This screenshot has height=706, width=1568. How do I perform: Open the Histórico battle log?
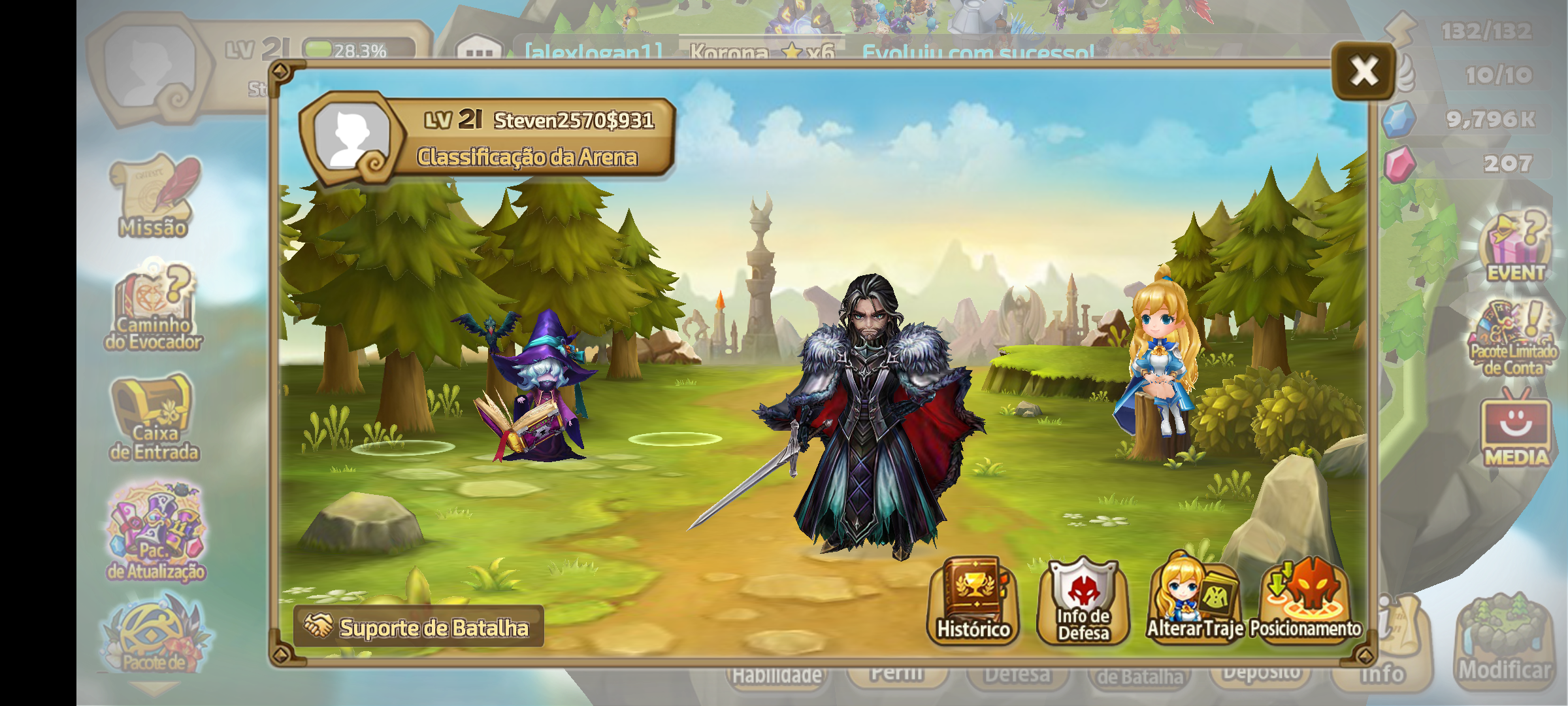[x=973, y=601]
